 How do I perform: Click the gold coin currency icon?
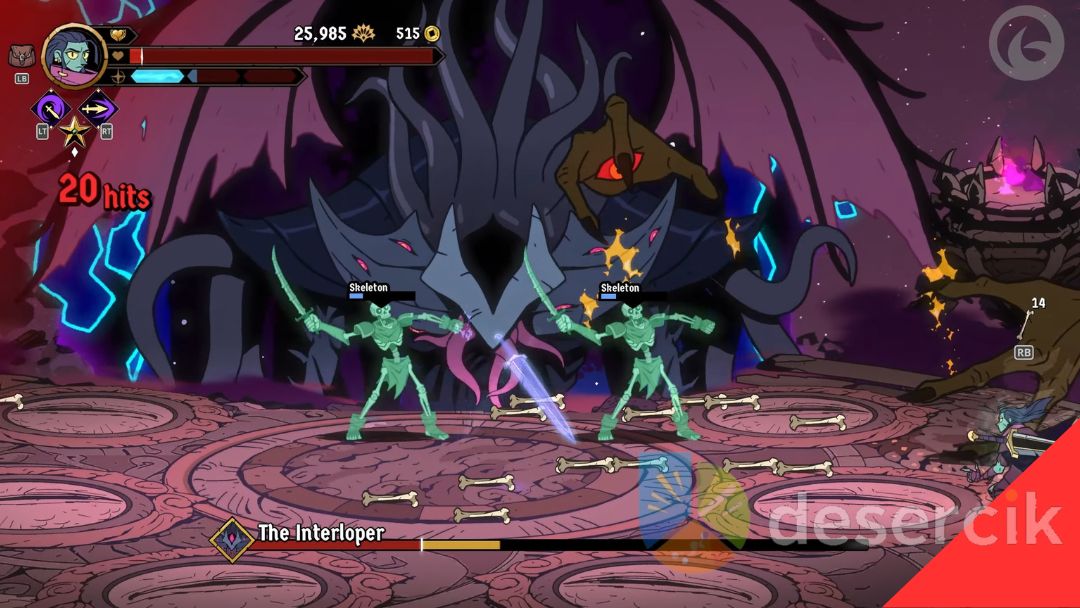click(x=432, y=34)
